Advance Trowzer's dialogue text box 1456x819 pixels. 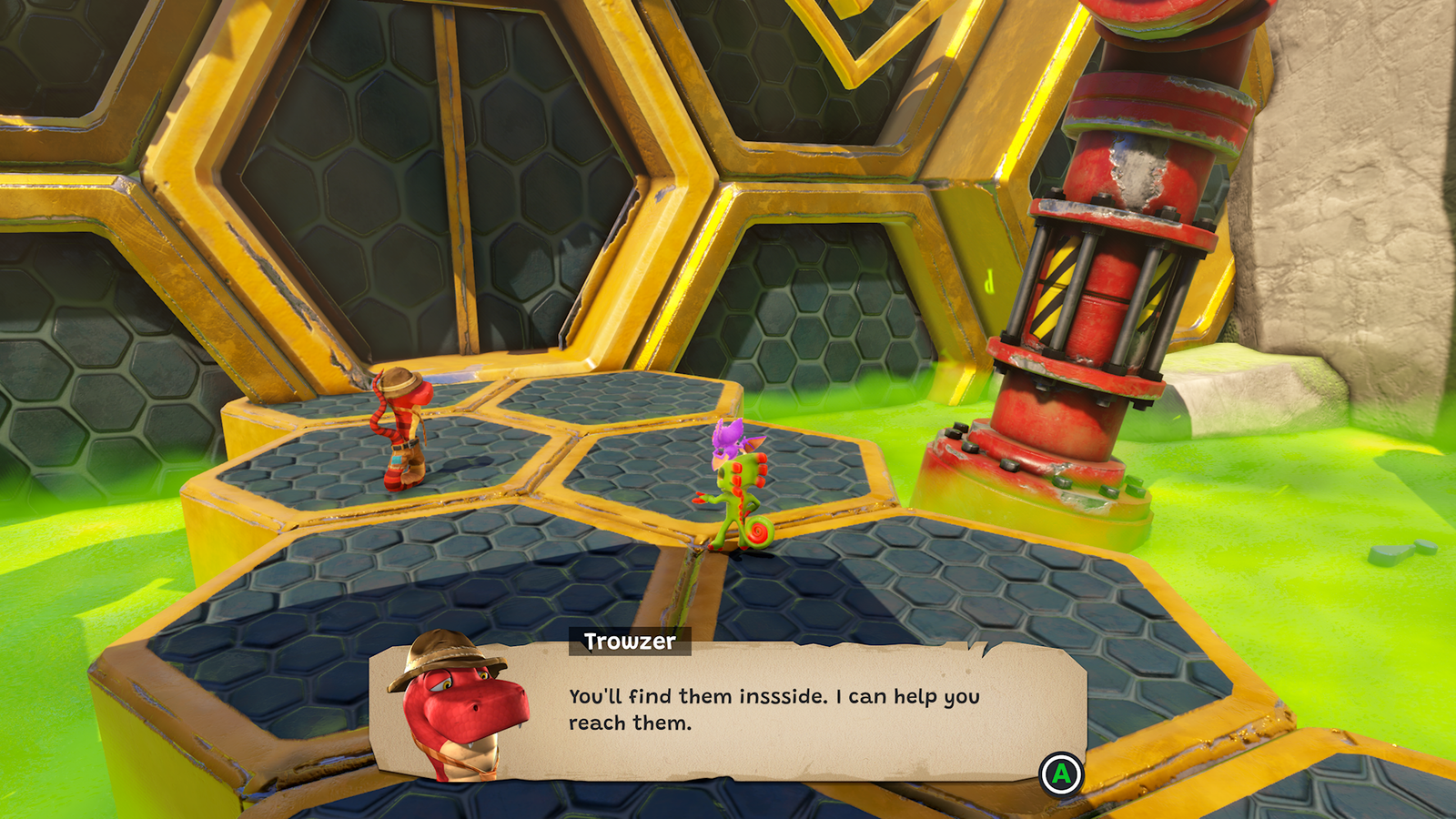pos(1061,774)
